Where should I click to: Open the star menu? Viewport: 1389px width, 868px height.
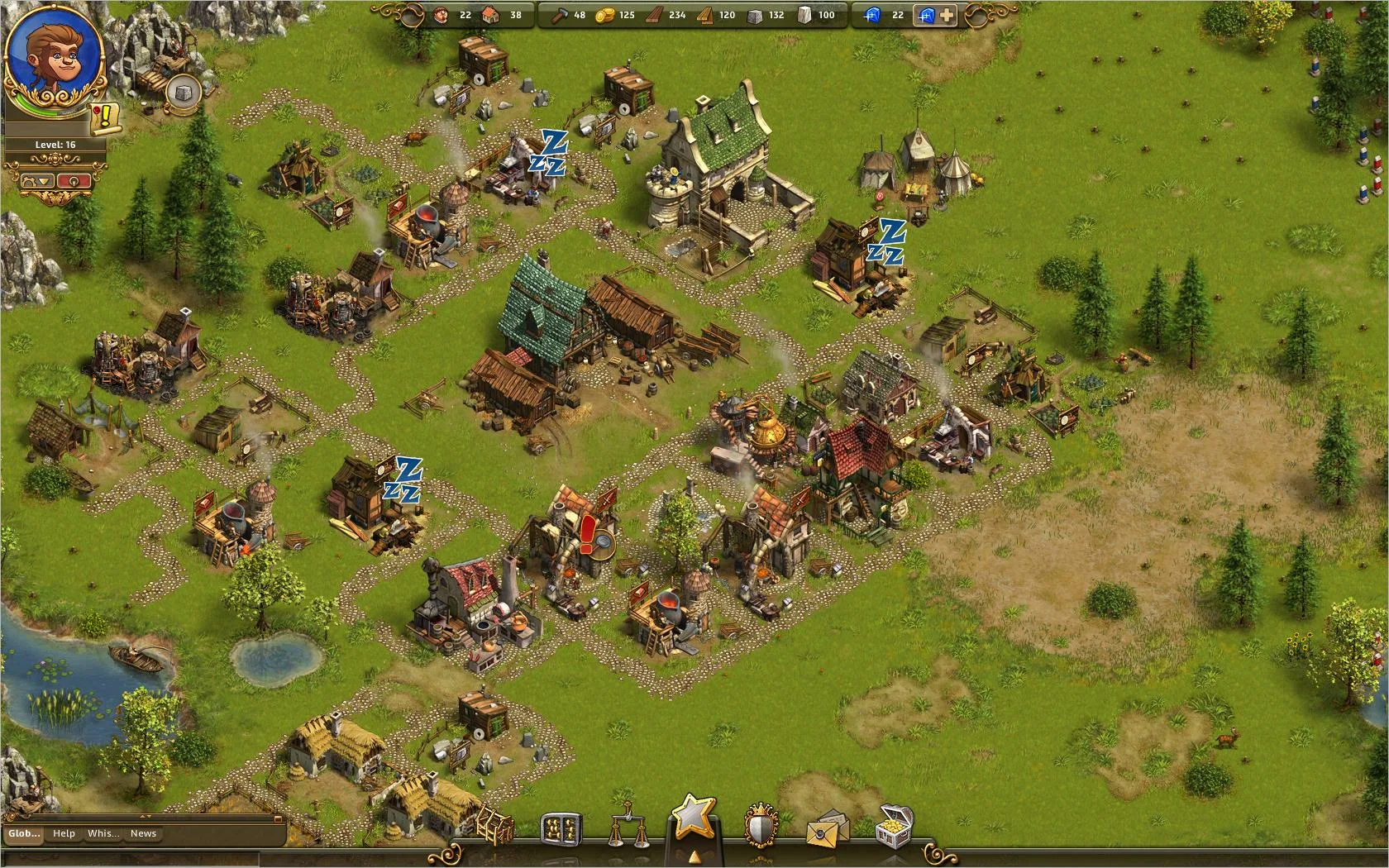[x=693, y=818]
